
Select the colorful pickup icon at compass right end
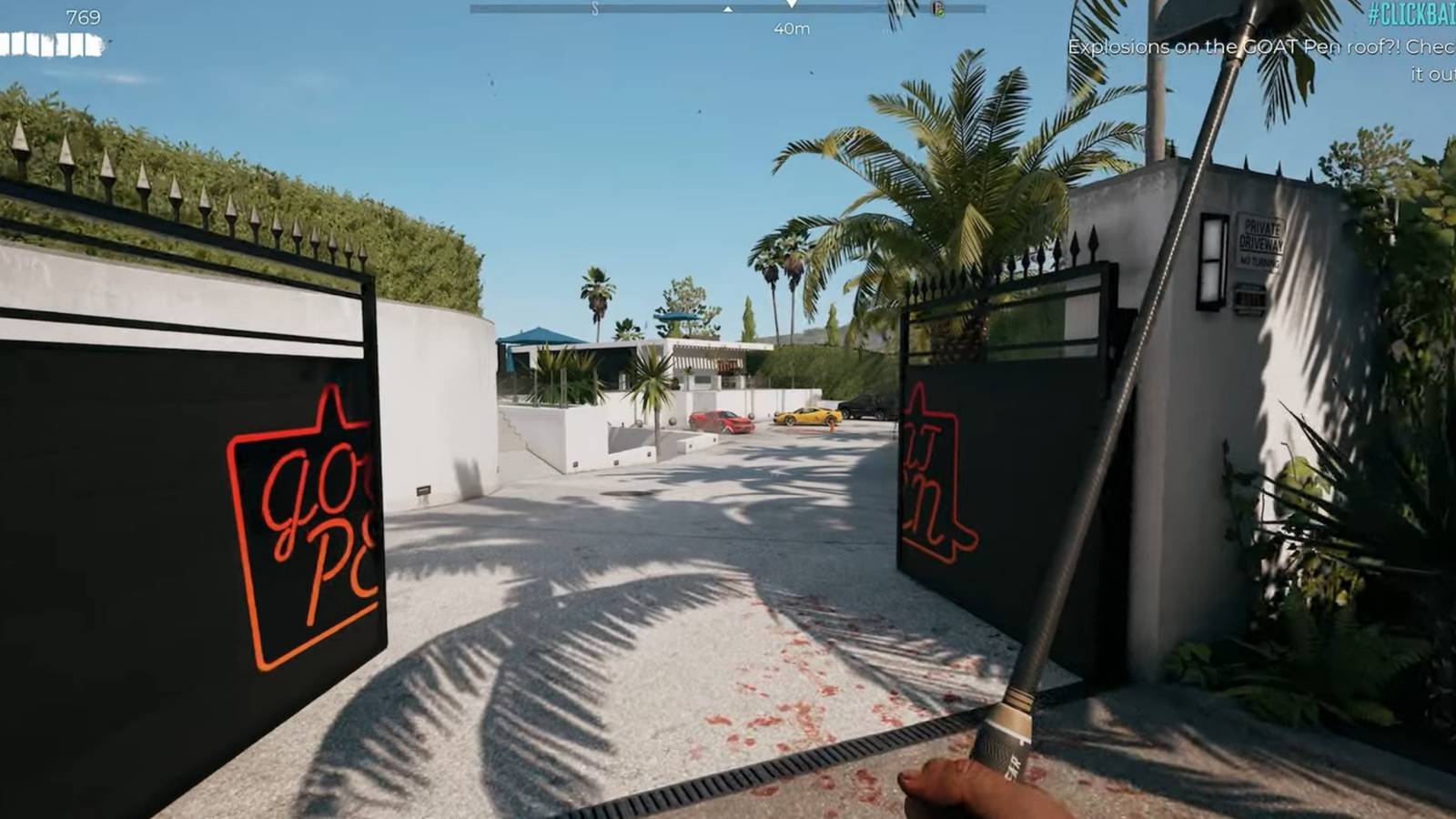(x=937, y=10)
